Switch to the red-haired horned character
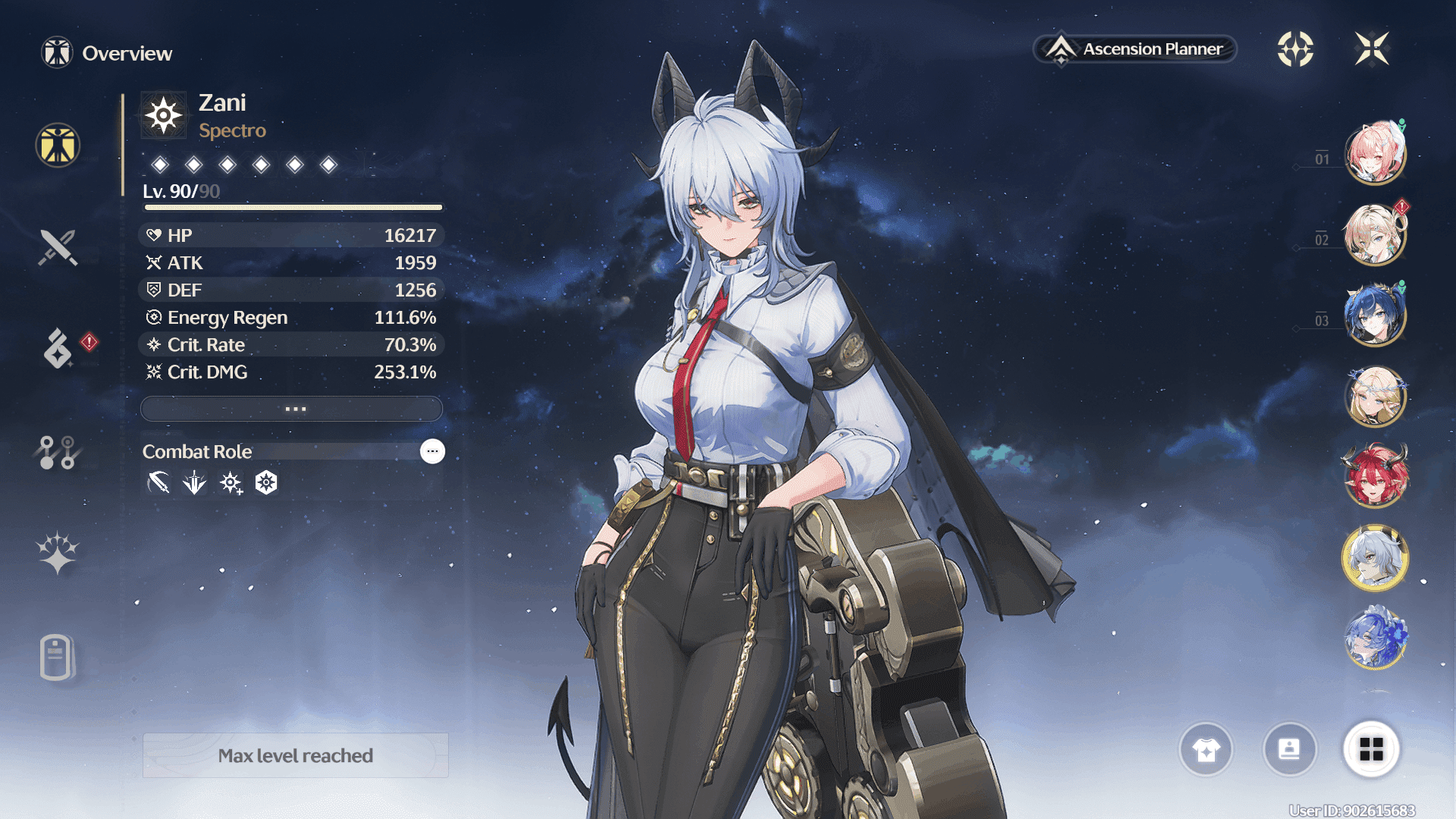 (1375, 477)
